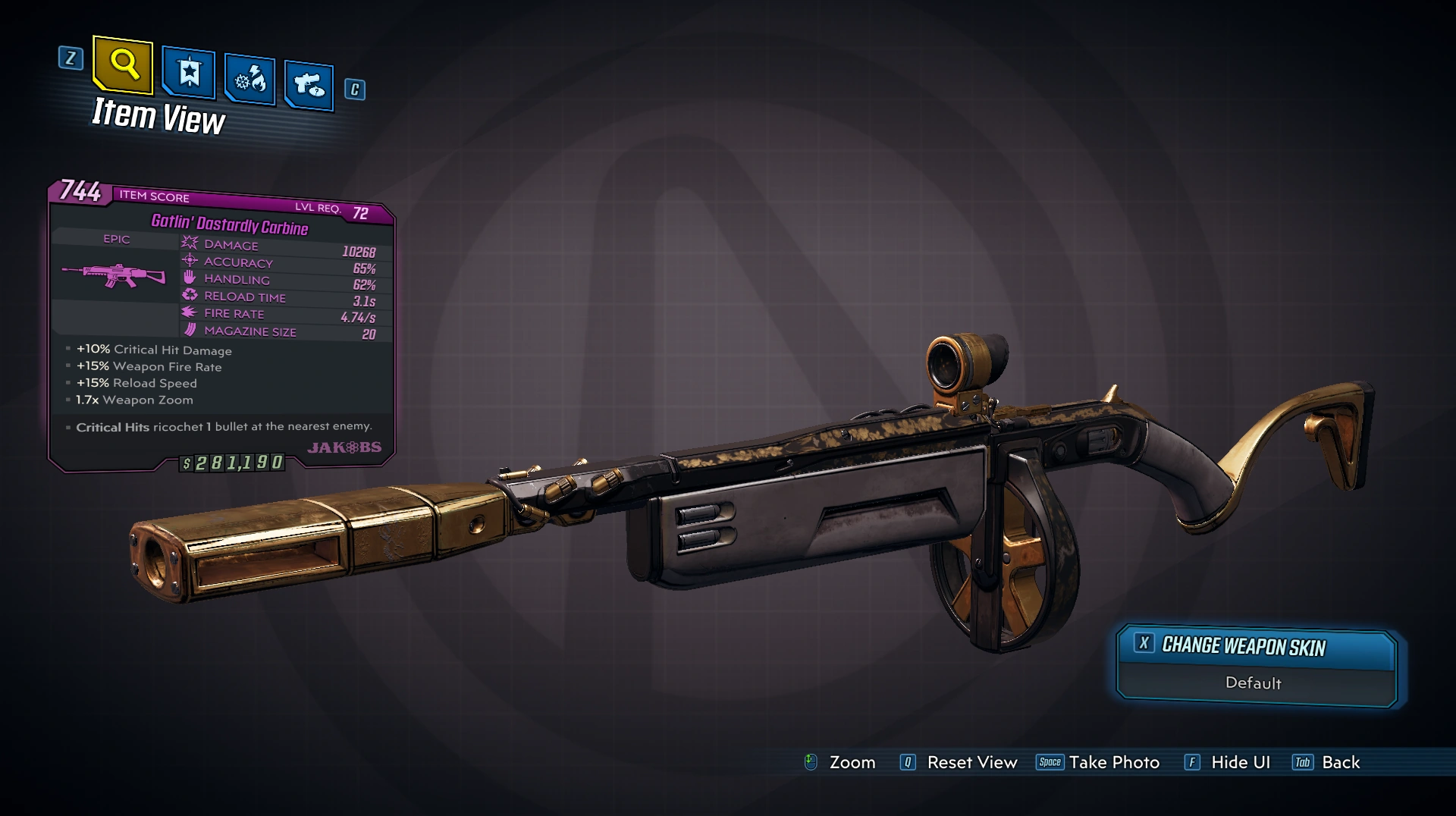Screen dimensions: 1456x816
Task: Select the magnifying glass Item View tab
Action: coord(124,65)
